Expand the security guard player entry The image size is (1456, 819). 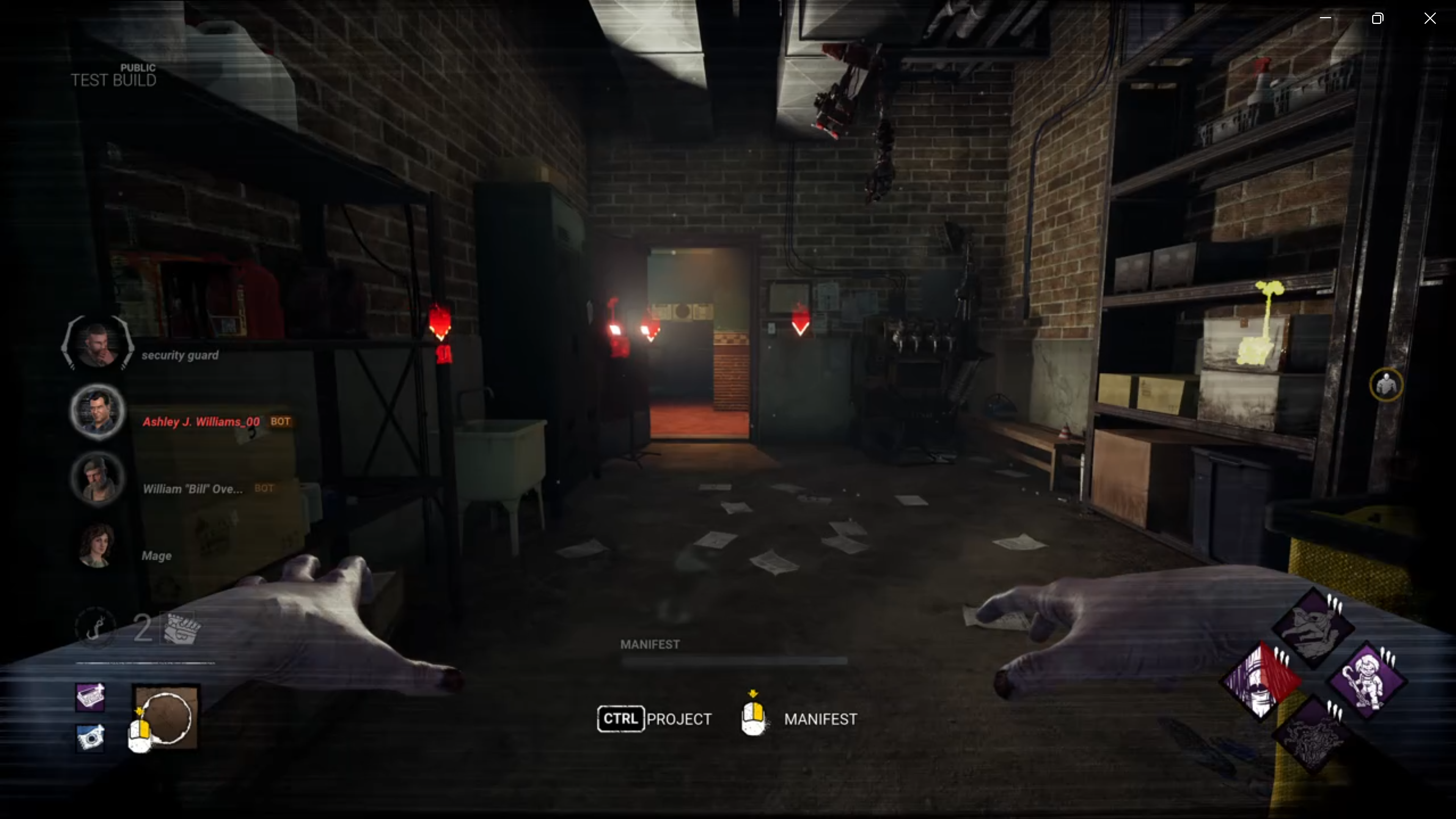180,355
